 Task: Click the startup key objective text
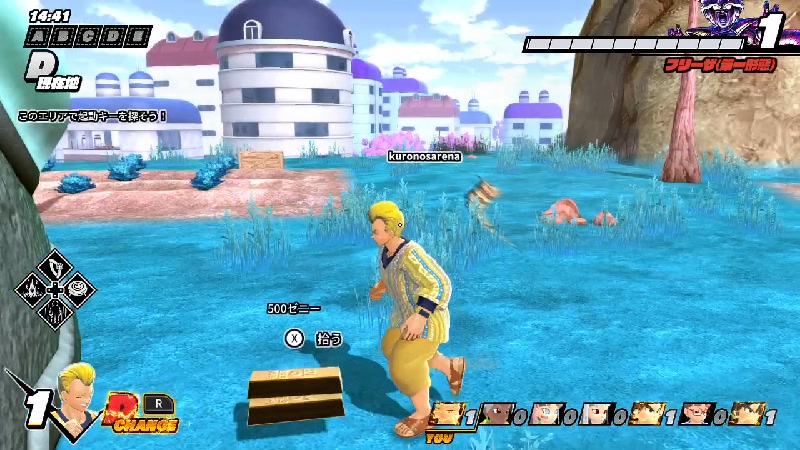92,116
